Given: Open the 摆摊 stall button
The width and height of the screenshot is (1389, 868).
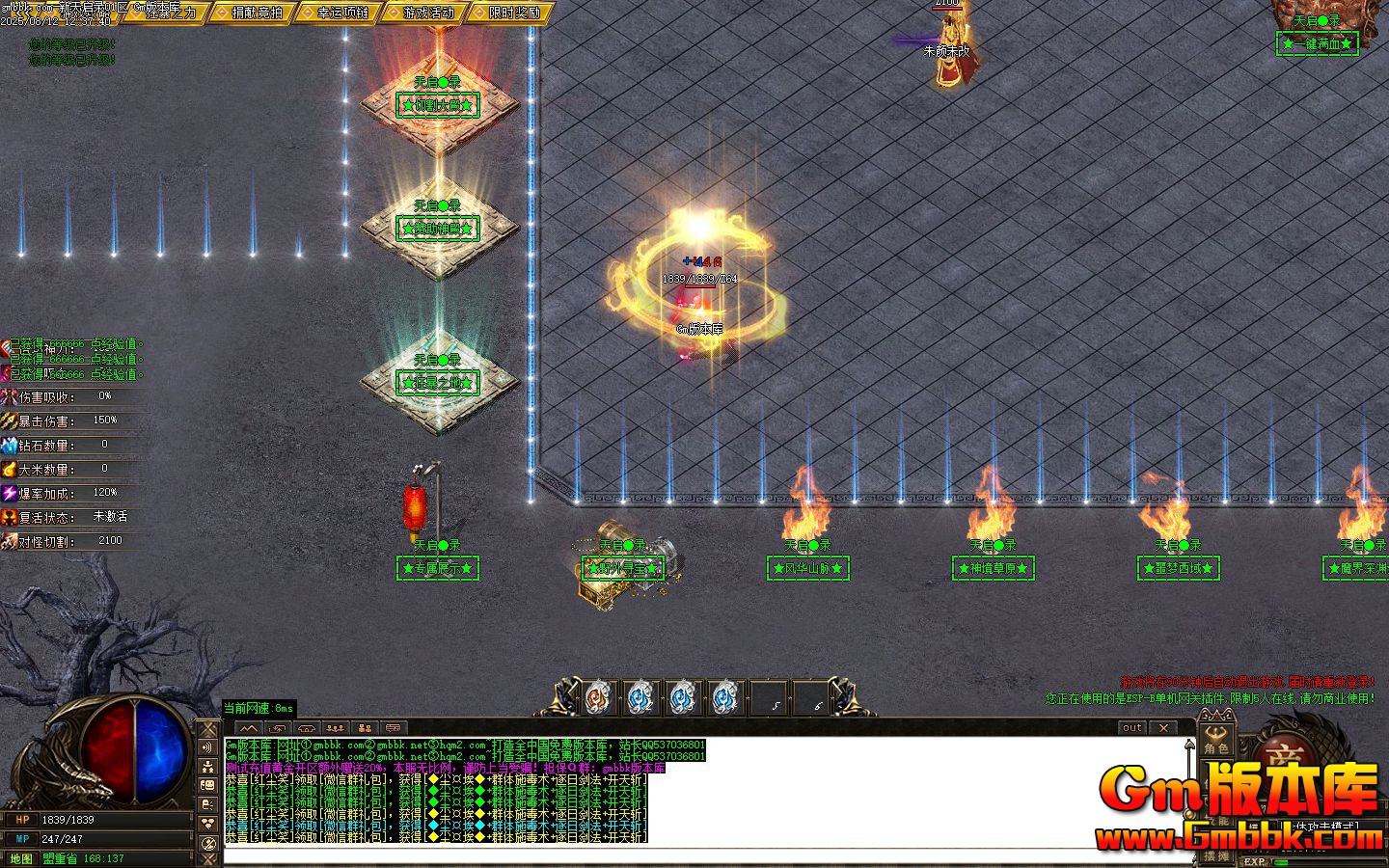Looking at the screenshot, I should pyautogui.click(x=1216, y=855).
